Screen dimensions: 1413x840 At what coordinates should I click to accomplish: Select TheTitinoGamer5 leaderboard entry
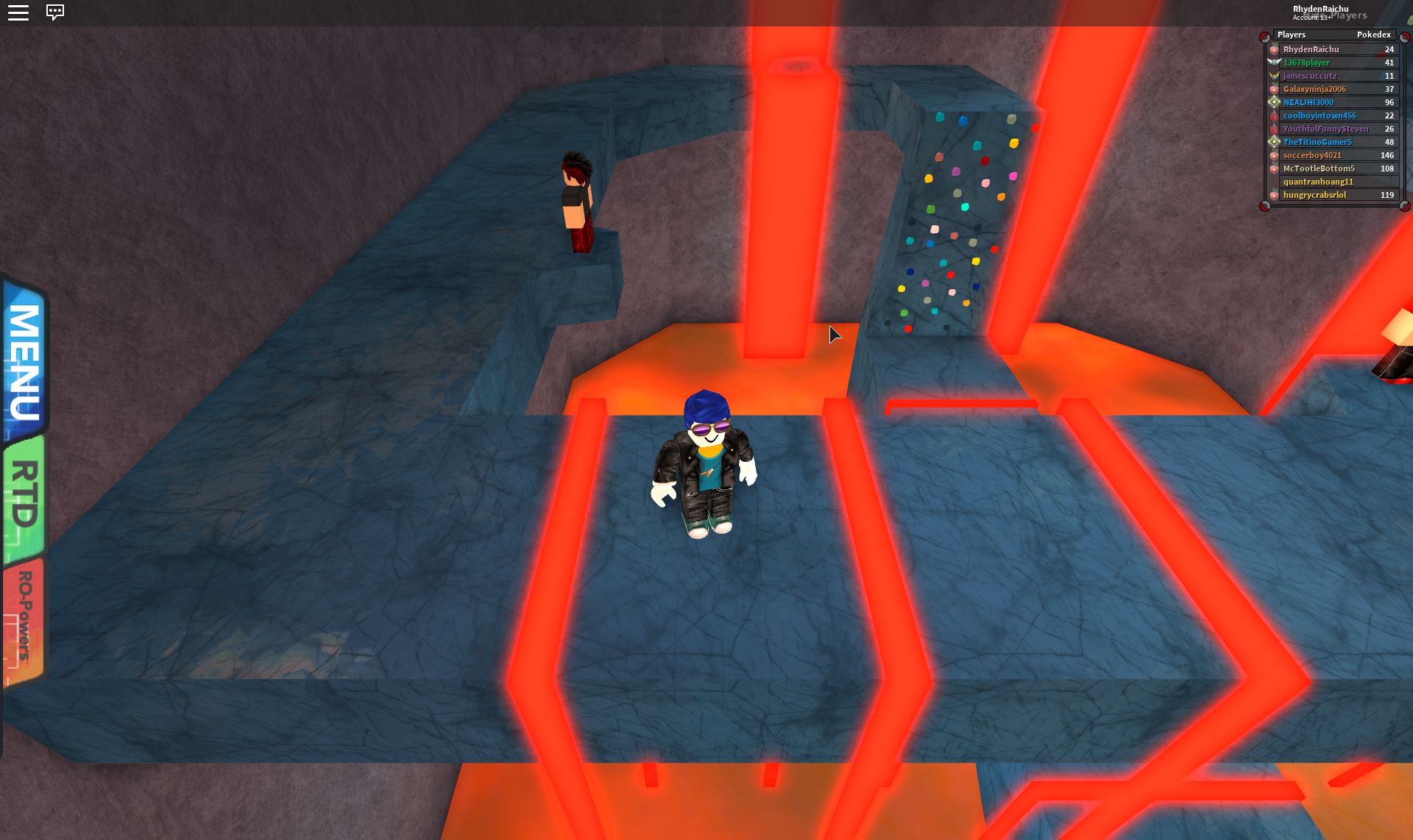click(1317, 142)
